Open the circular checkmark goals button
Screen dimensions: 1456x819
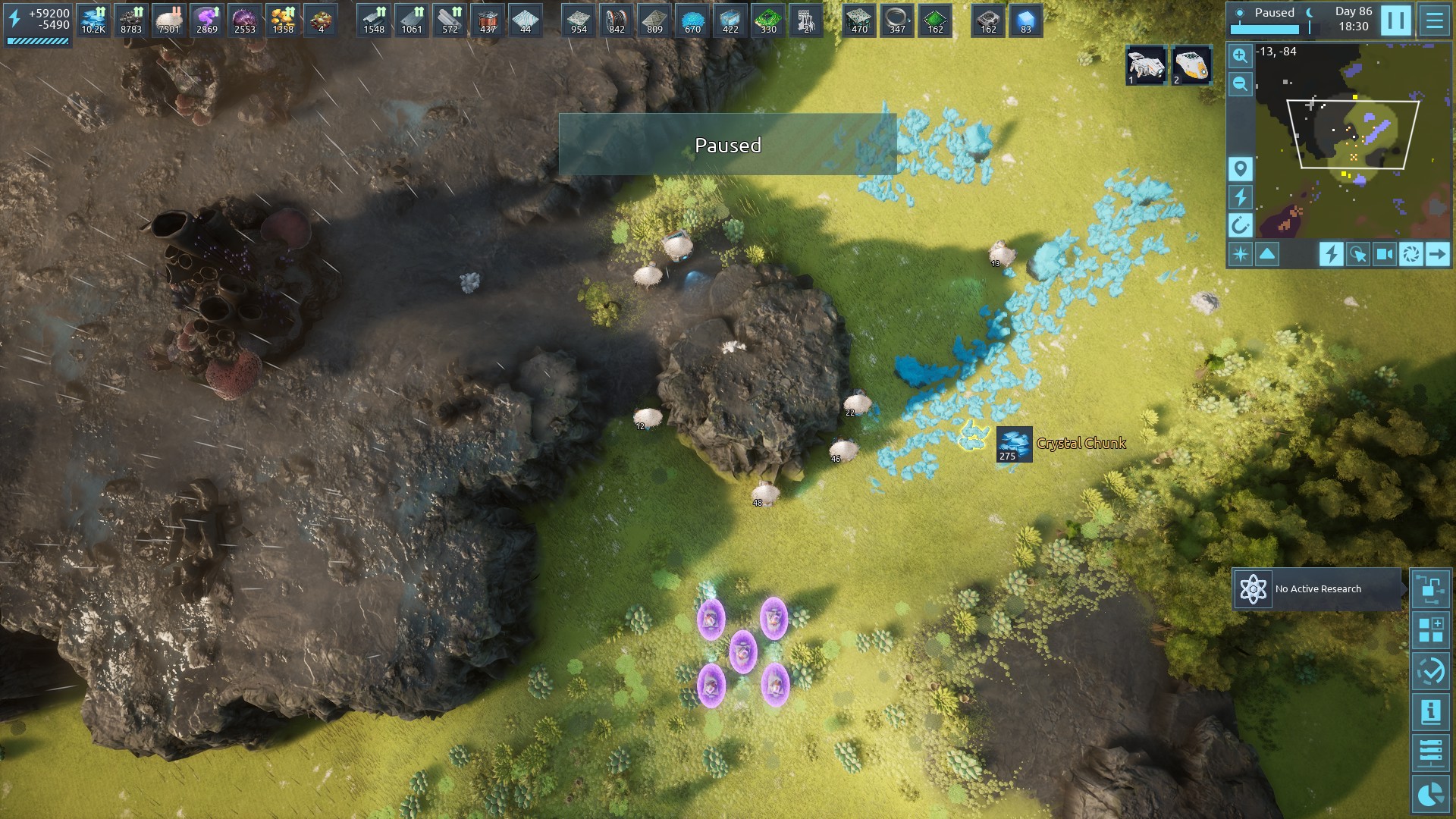[x=1431, y=671]
